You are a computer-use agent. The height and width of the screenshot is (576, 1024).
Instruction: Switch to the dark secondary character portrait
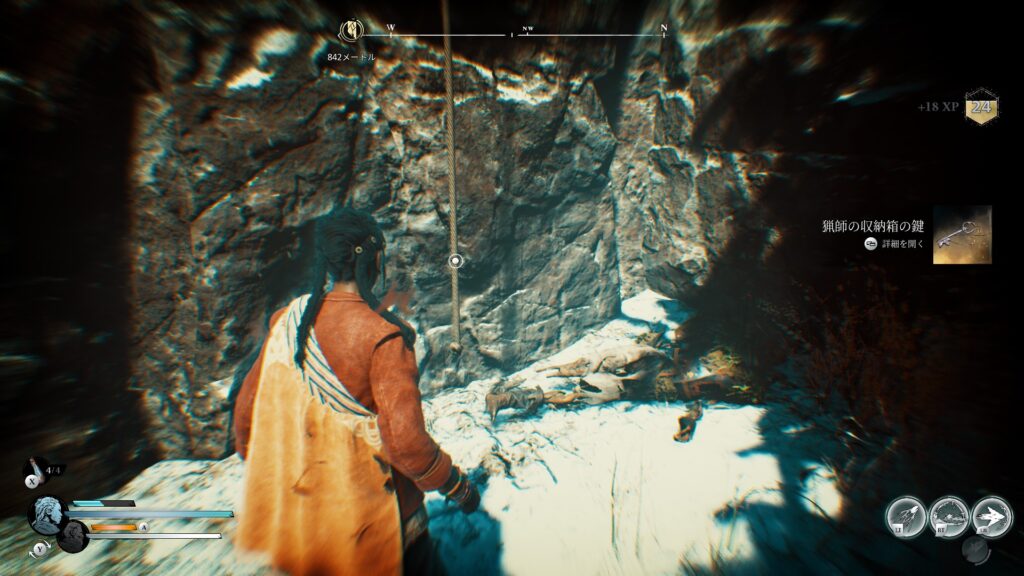[72, 536]
